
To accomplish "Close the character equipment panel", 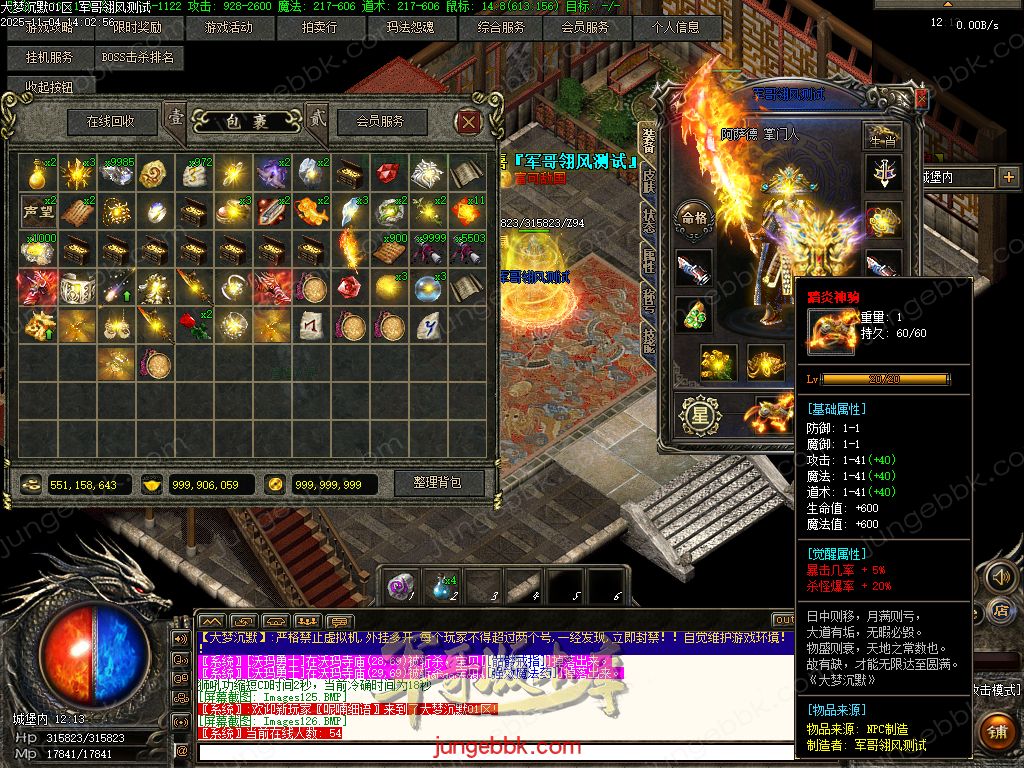I will pos(920,97).
